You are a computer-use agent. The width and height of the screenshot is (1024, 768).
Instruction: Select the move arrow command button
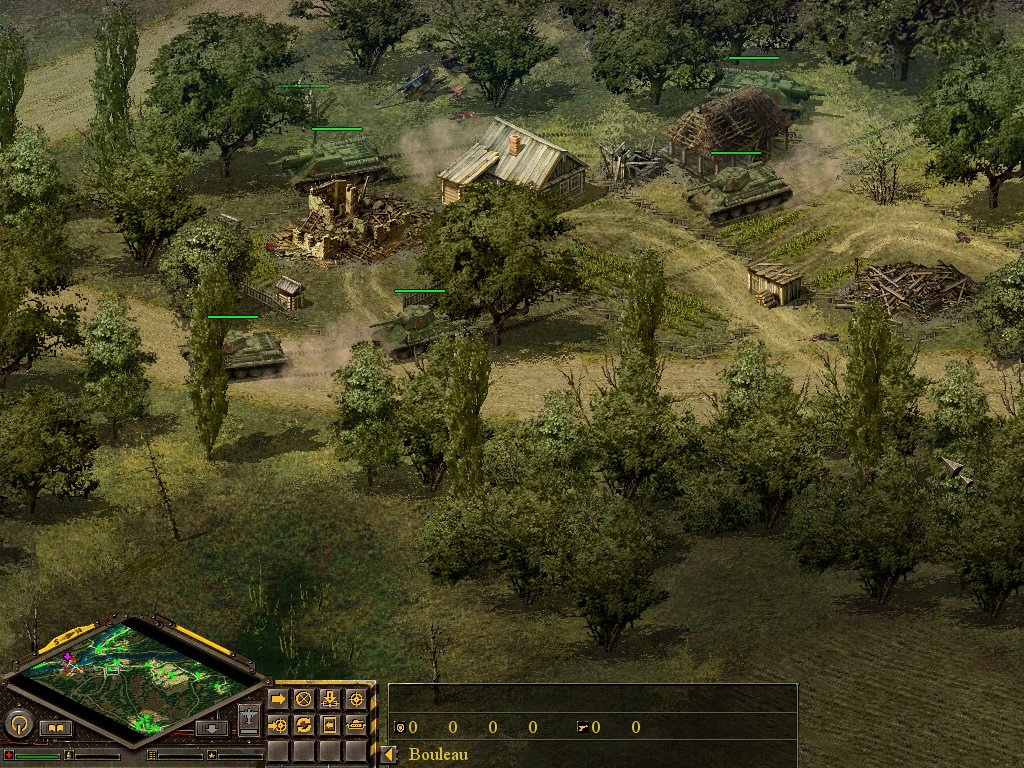pyautogui.click(x=278, y=699)
